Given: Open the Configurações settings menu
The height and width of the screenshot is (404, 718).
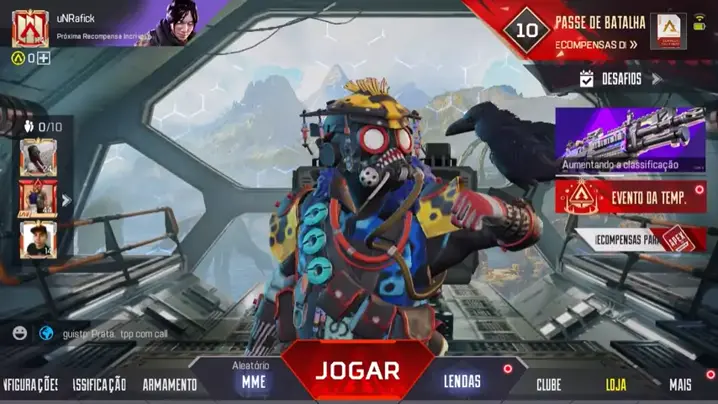Looking at the screenshot, I should coord(30,384).
